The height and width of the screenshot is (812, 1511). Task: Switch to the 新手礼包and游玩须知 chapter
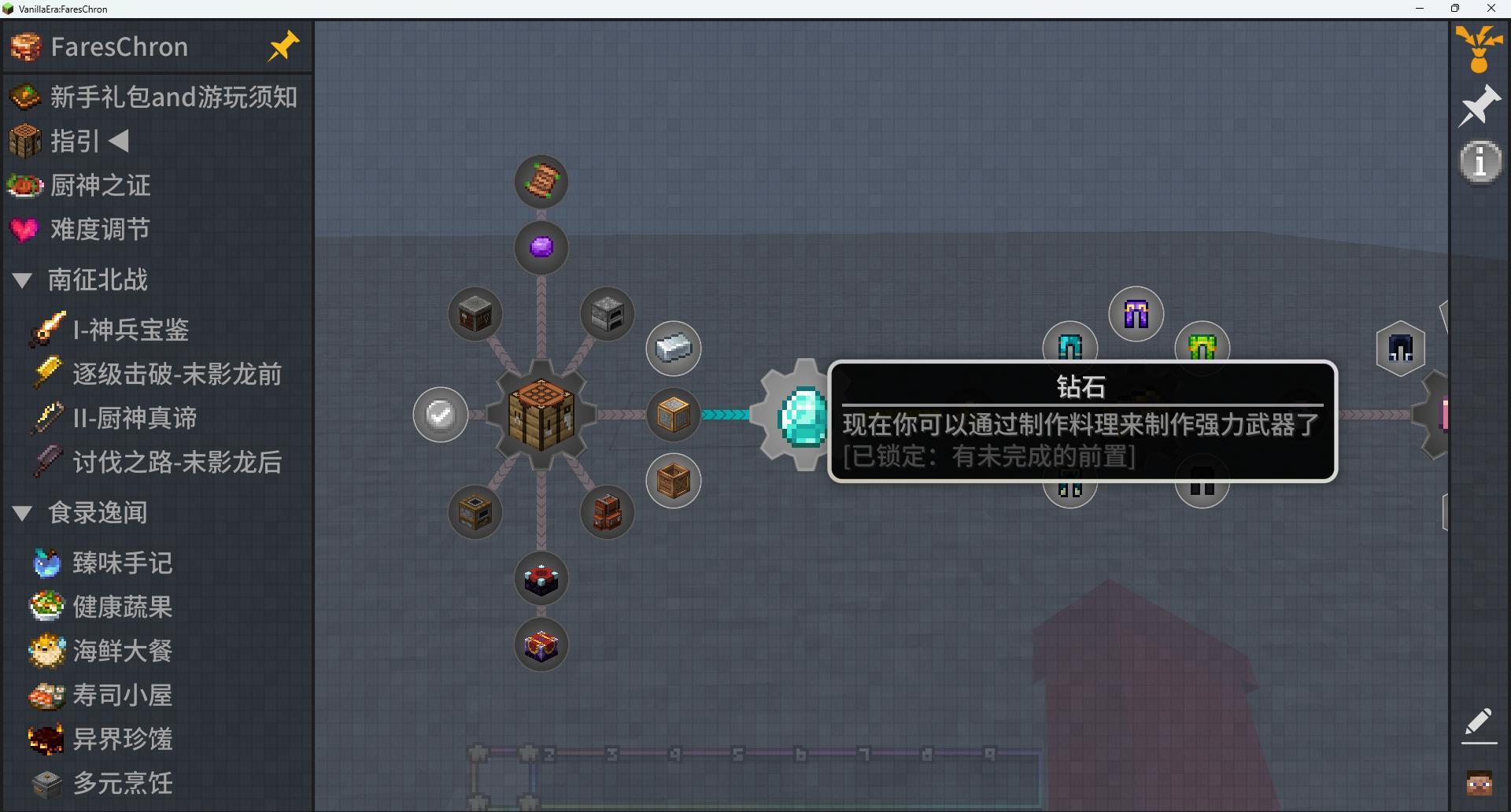coord(173,97)
